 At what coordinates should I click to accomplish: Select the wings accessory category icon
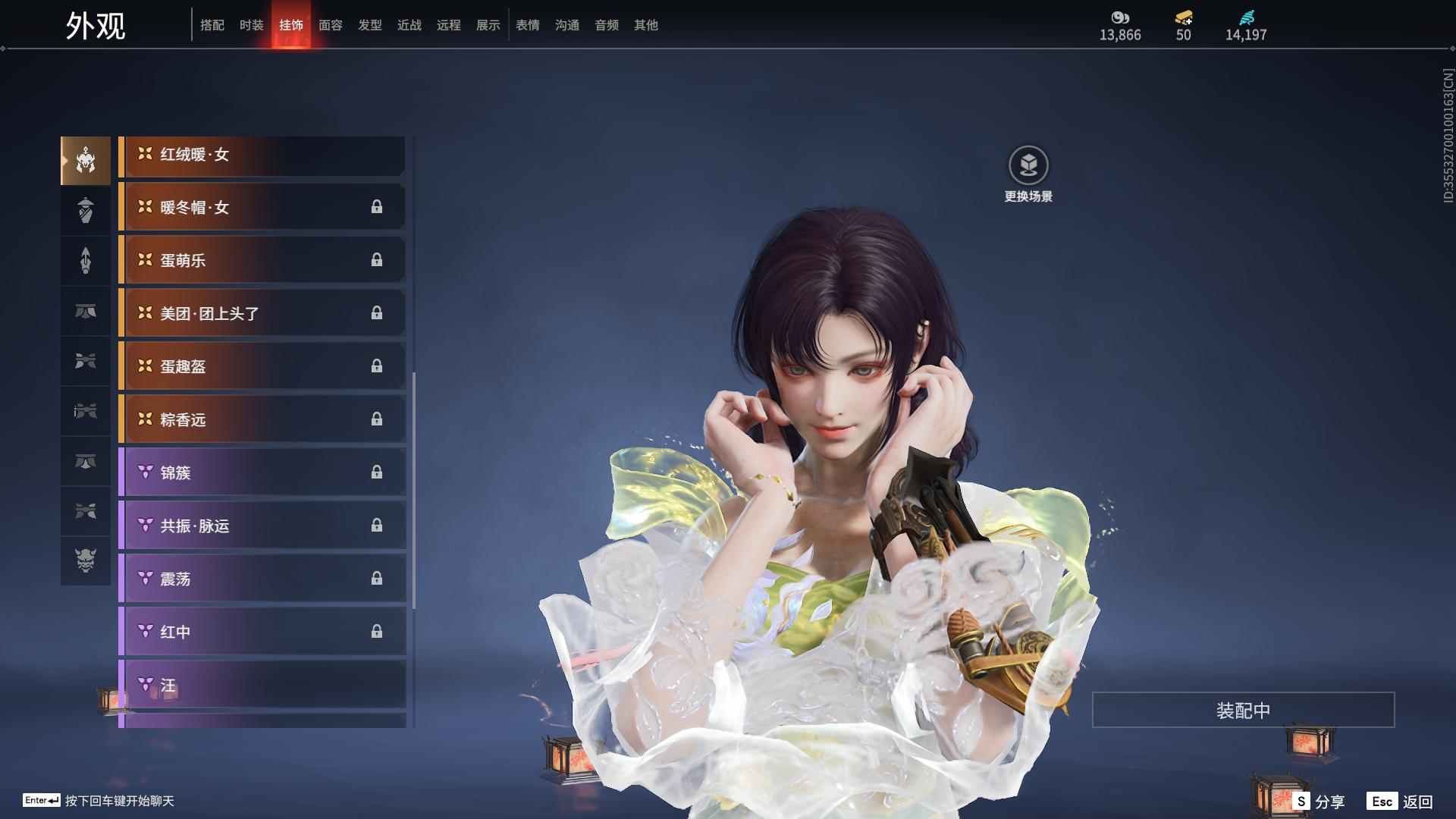pyautogui.click(x=86, y=362)
